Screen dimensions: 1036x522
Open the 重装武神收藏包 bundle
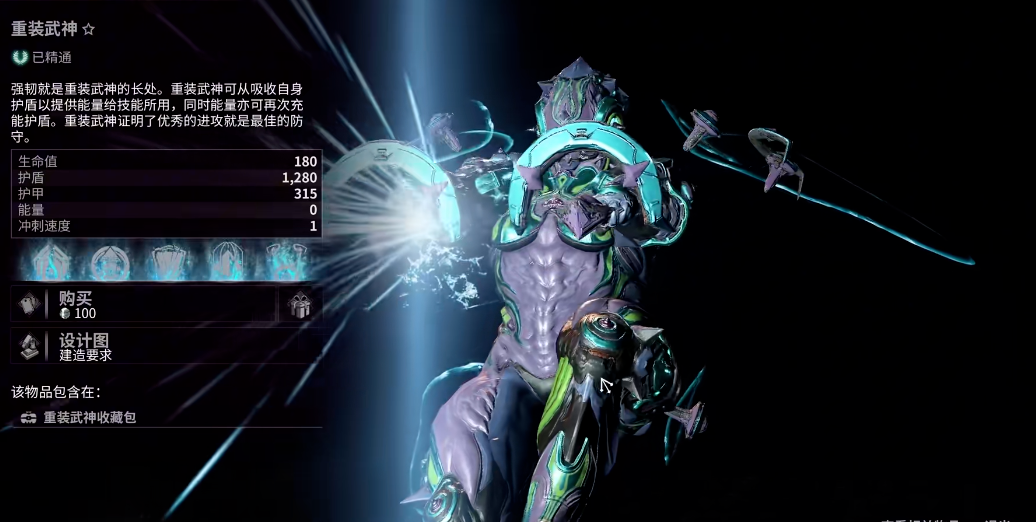tap(89, 417)
